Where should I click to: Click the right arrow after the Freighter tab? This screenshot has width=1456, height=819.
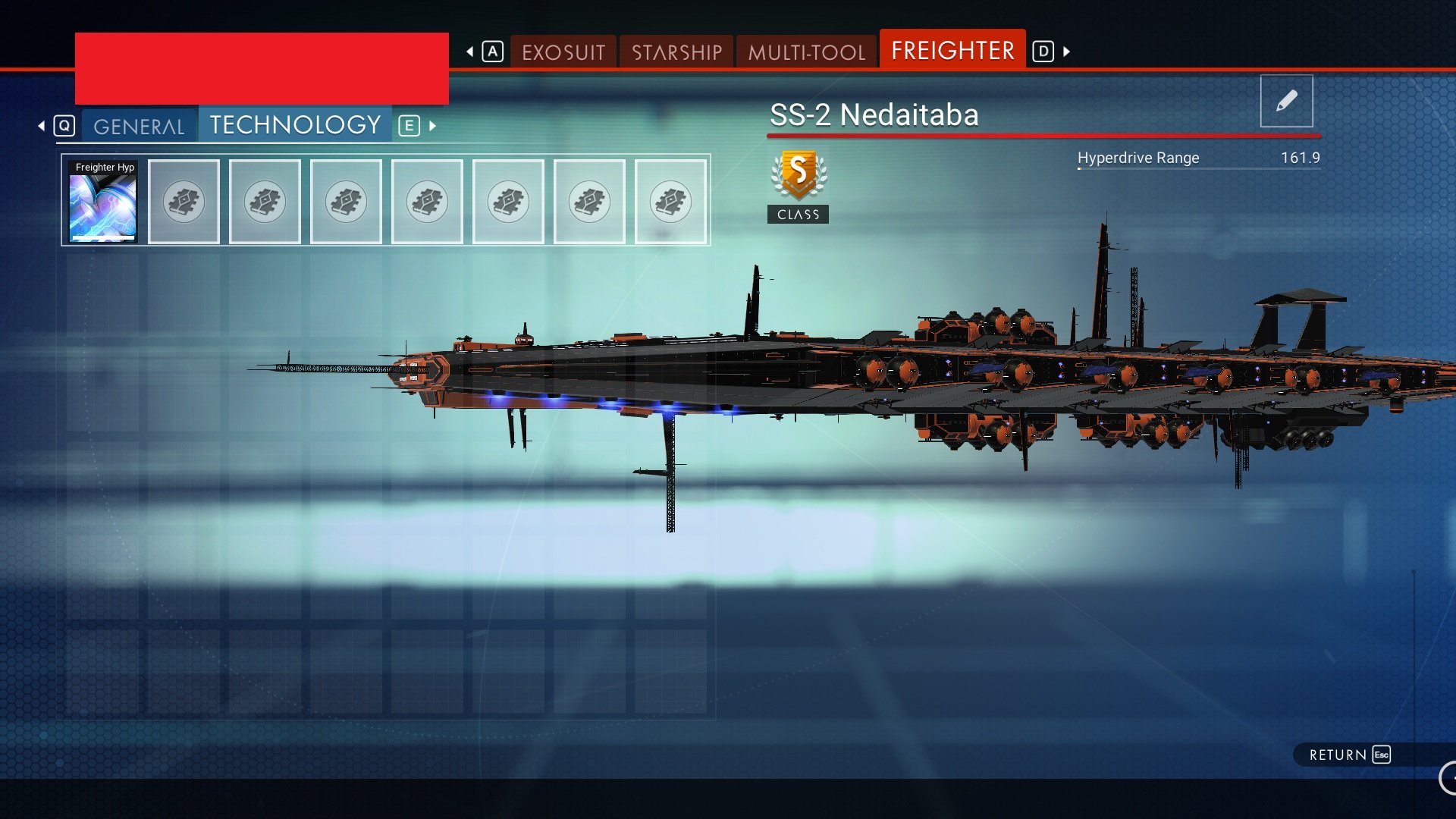[x=1067, y=52]
